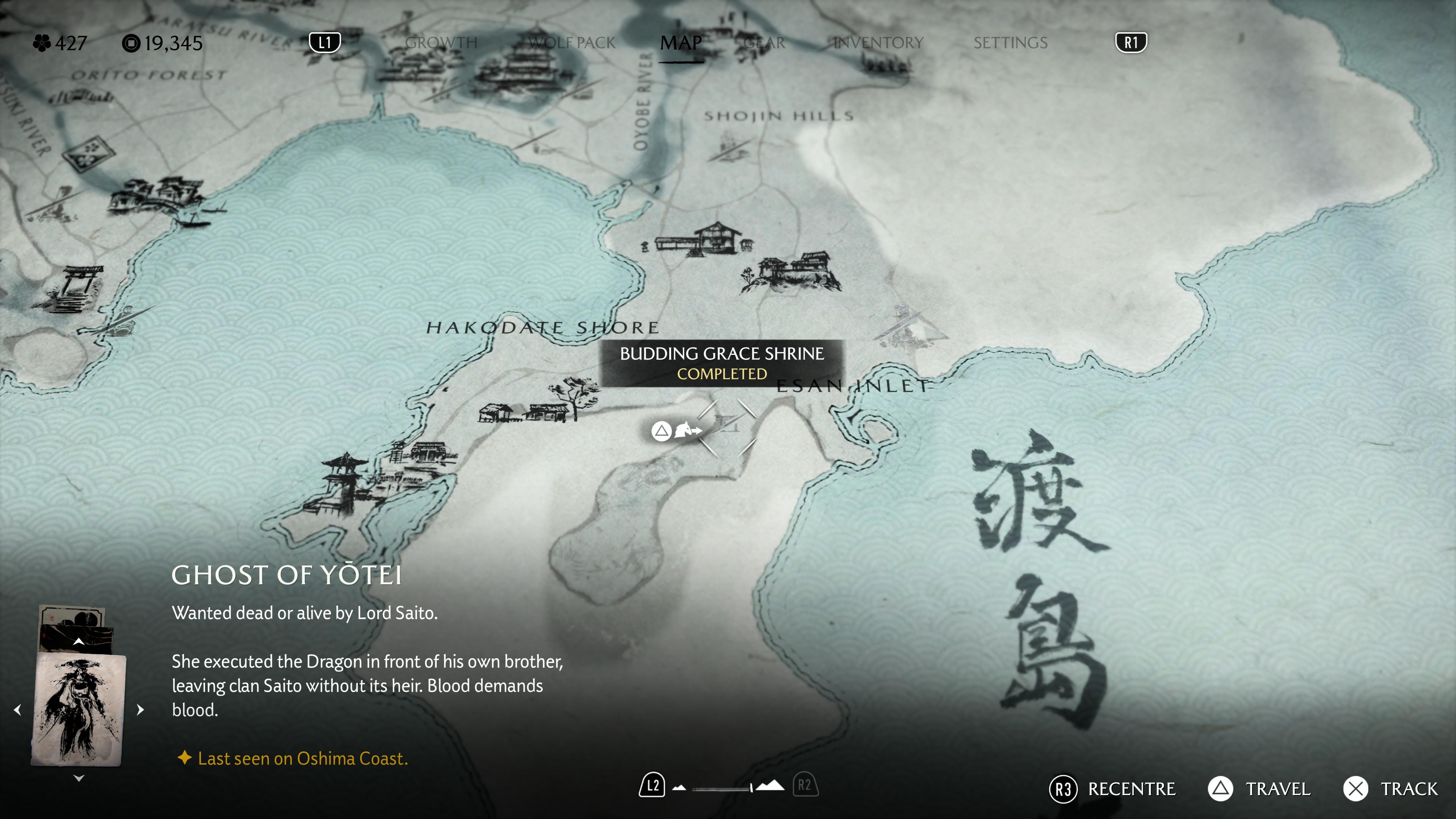Show the next card with right arrow
The height and width of the screenshot is (819, 1456).
pos(141,710)
